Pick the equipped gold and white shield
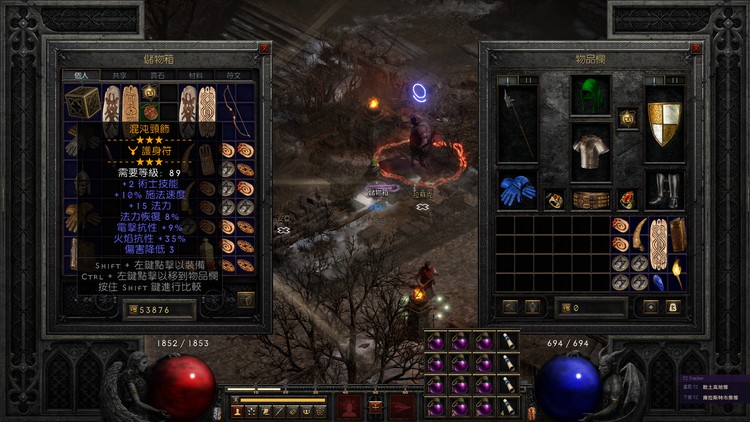 pyautogui.click(x=663, y=122)
